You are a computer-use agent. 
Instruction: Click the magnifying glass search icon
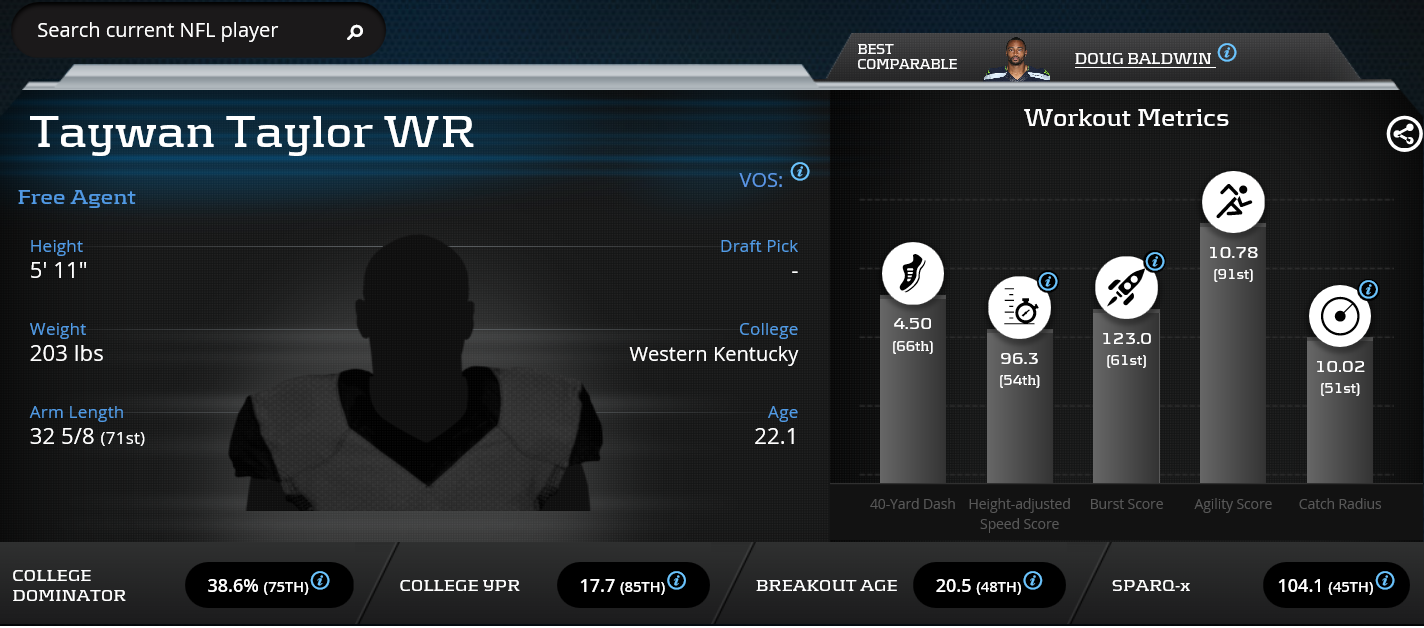pos(355,33)
